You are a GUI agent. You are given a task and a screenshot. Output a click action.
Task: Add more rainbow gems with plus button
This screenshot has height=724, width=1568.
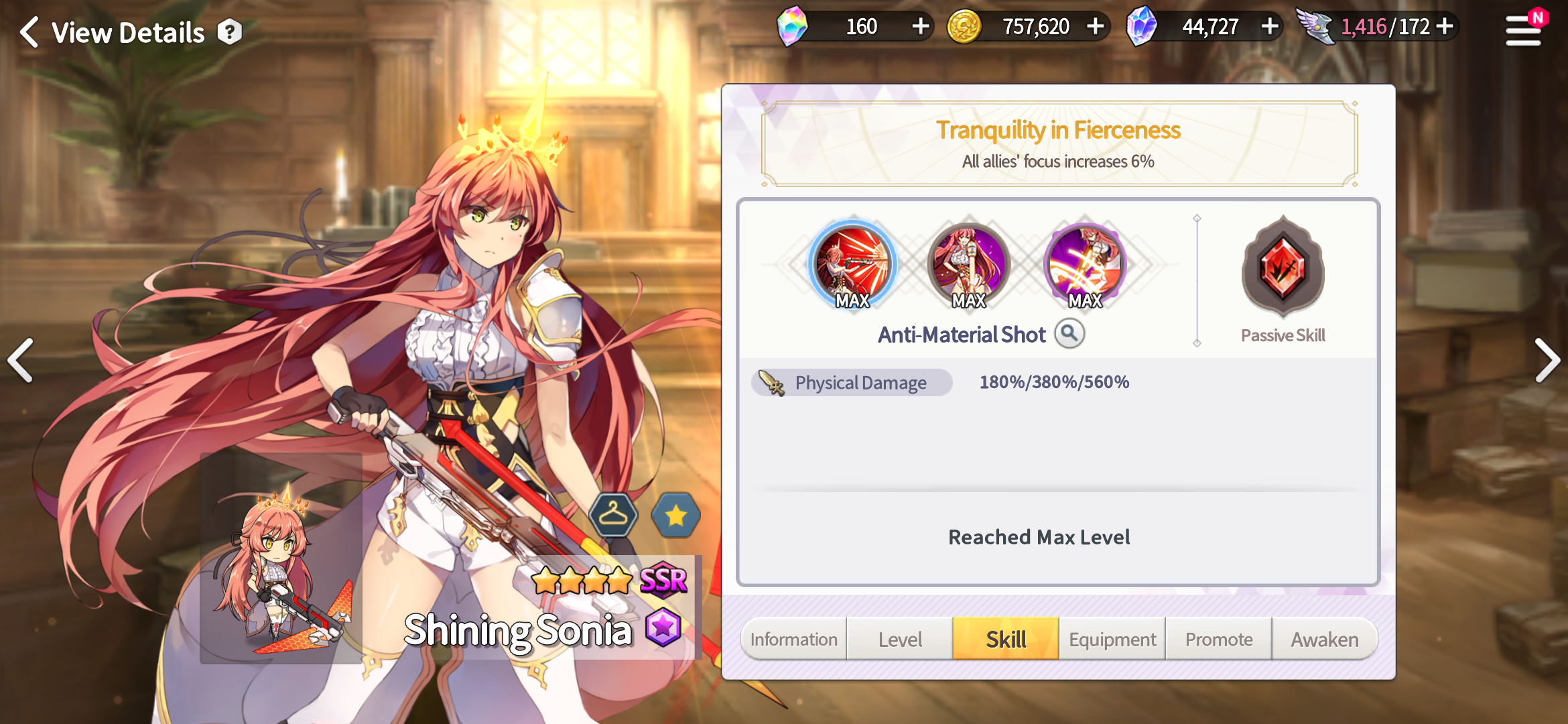coord(921,27)
